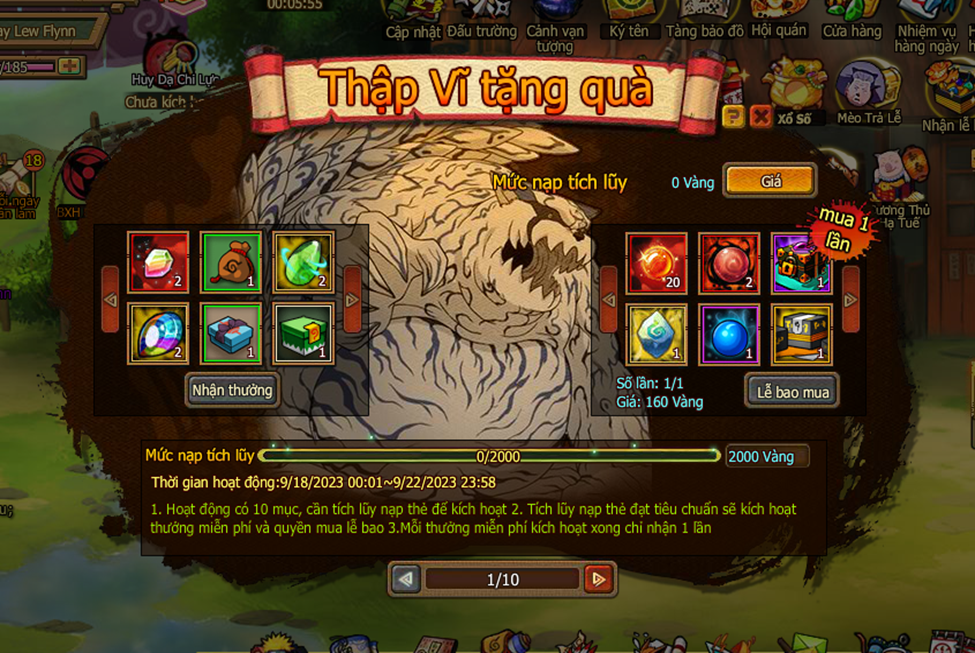Viewport: 975px width, 653px height.
Task: Open the Giá recharge button
Action: 770,182
